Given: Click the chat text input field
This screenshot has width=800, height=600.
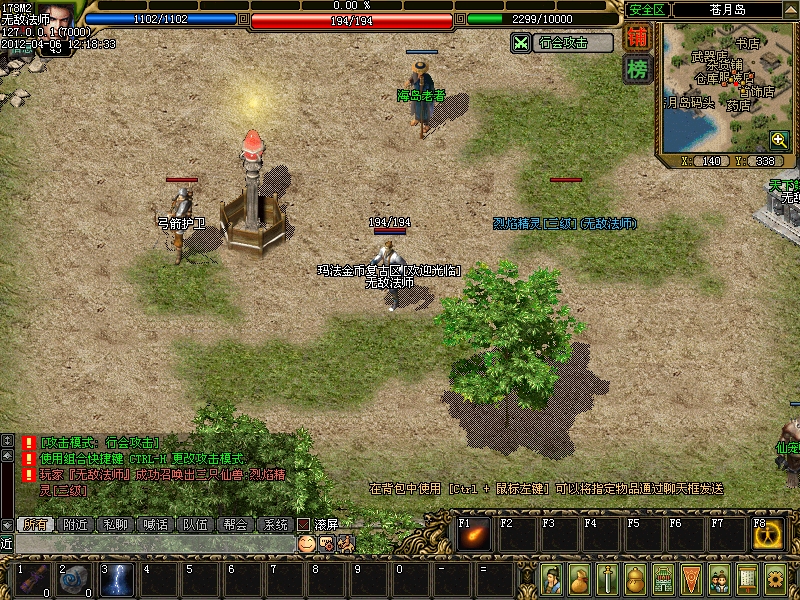Looking at the screenshot, I should [x=150, y=543].
